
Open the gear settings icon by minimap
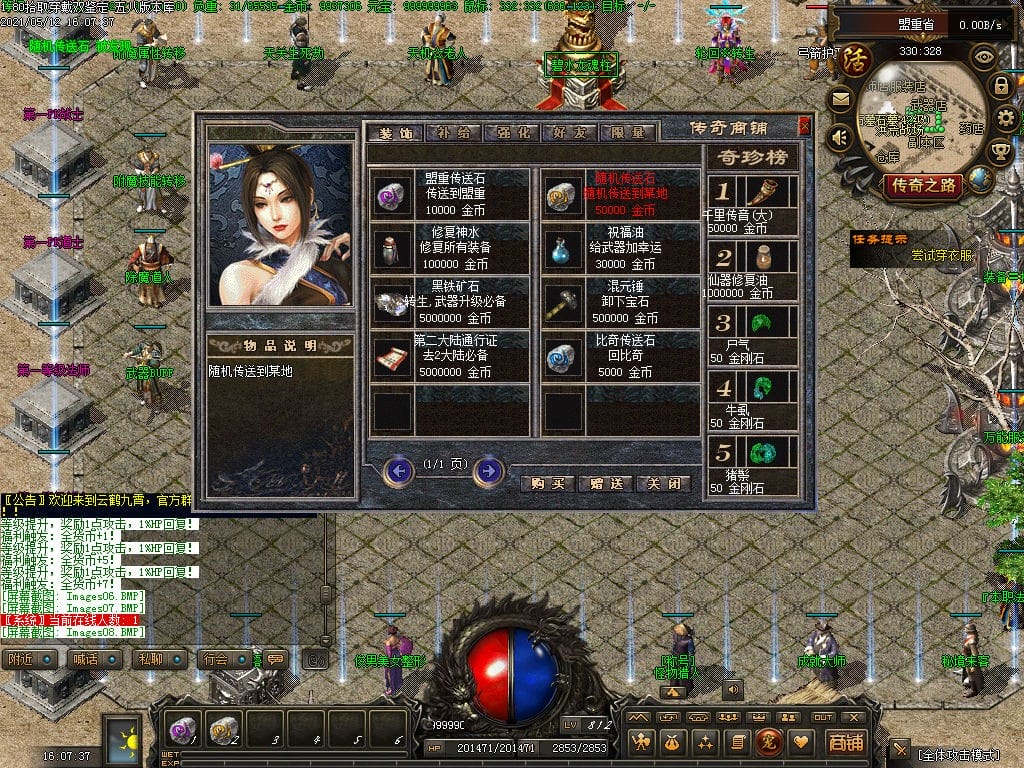click(1005, 119)
